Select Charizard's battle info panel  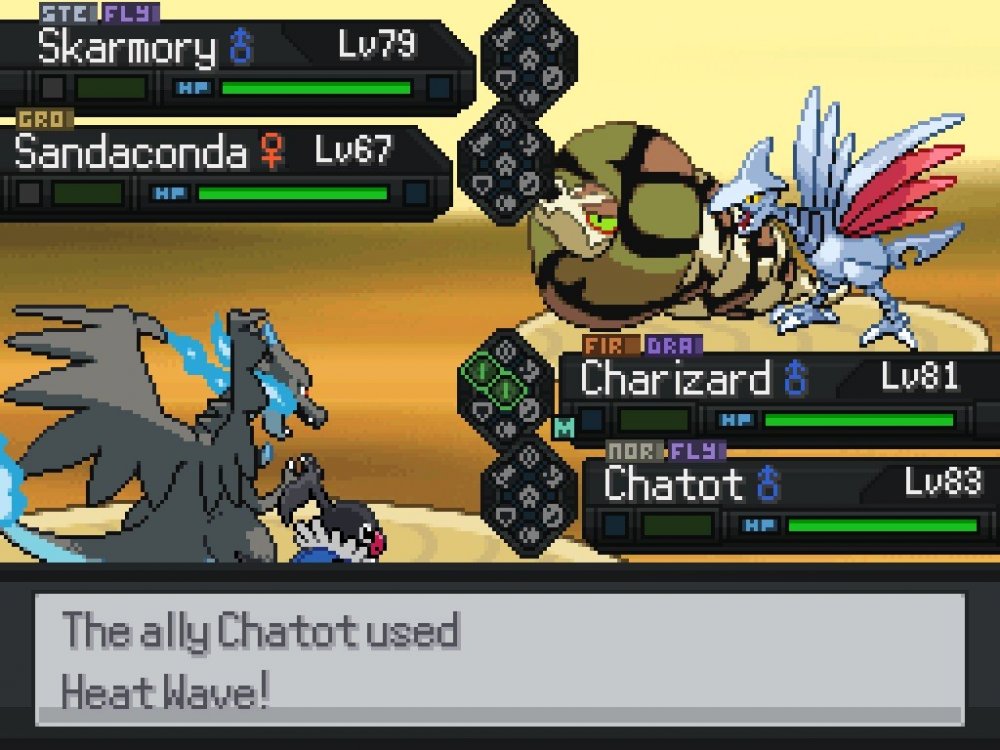(x=775, y=397)
